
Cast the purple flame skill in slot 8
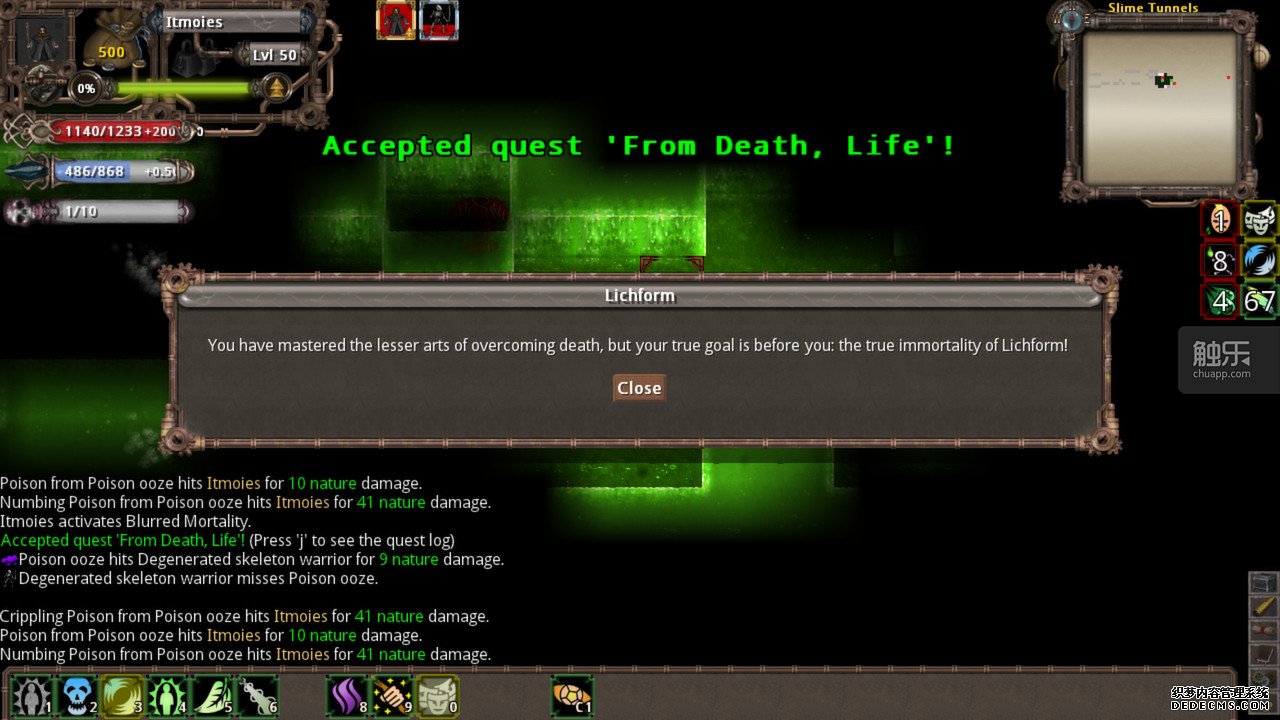tap(348, 696)
